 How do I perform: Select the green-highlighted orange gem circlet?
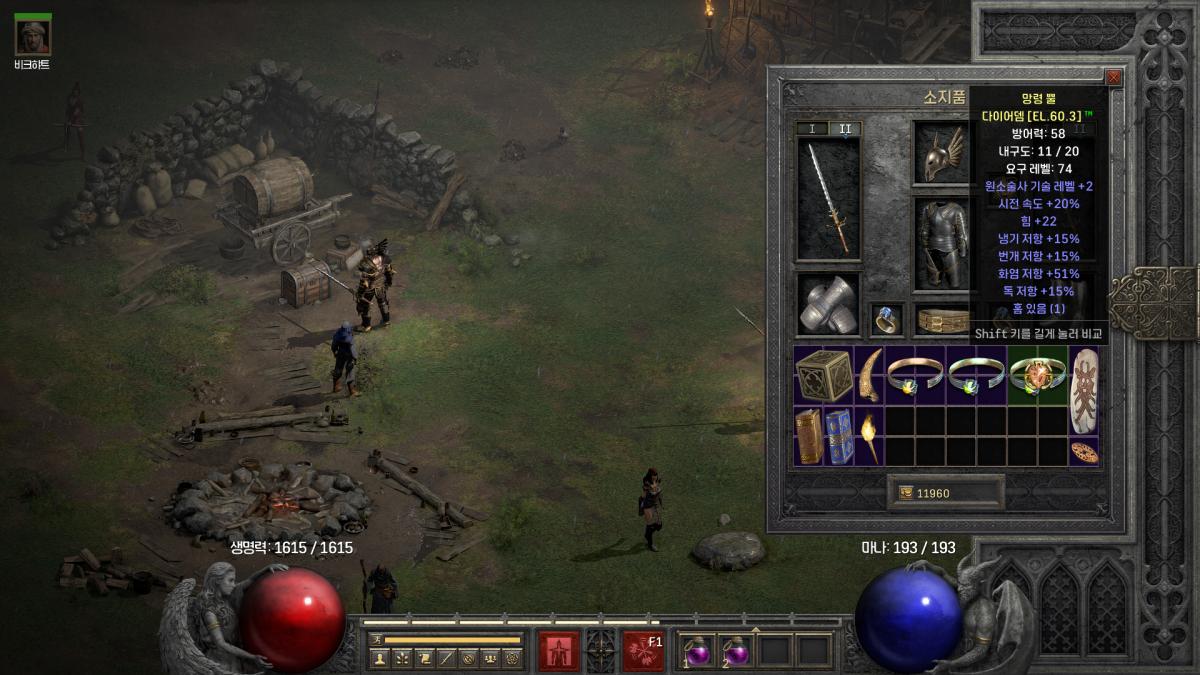pyautogui.click(x=1038, y=375)
